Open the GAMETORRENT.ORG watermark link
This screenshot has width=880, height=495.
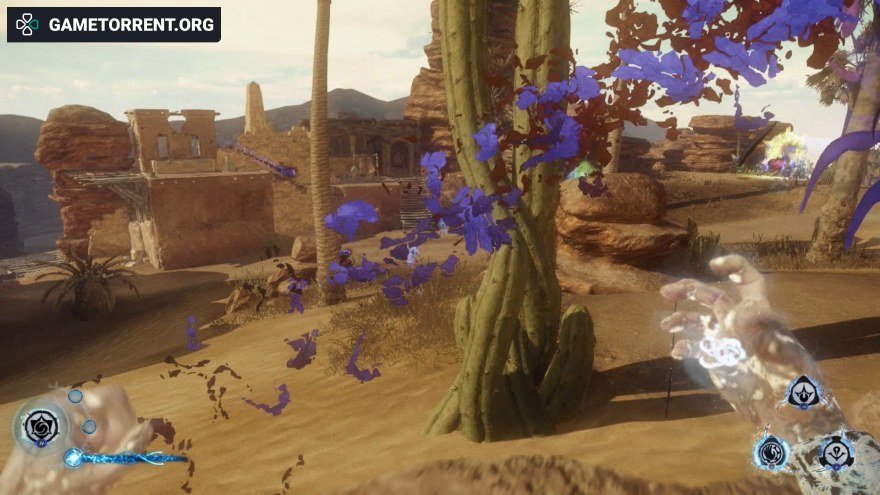pos(114,24)
